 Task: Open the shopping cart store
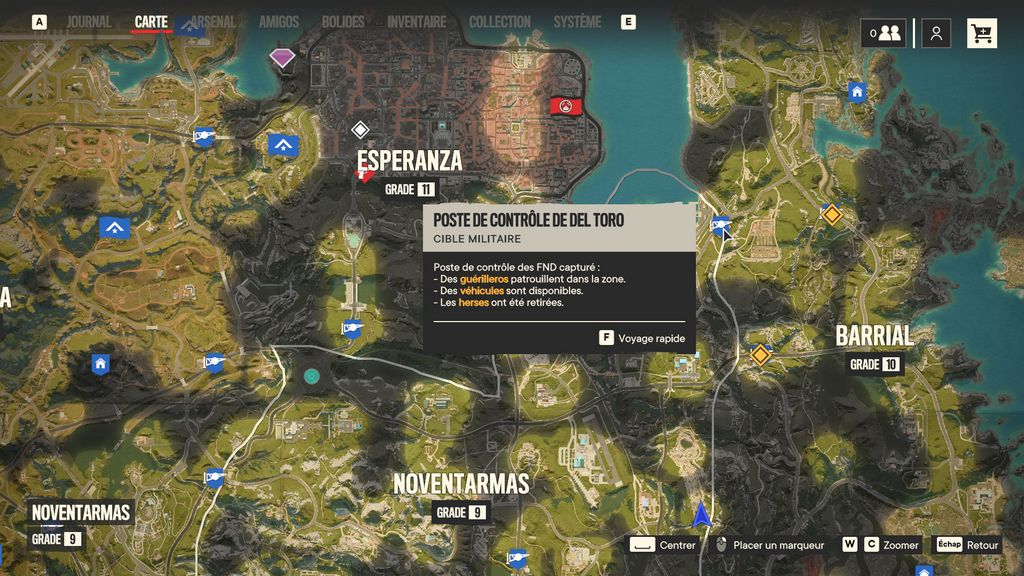982,33
